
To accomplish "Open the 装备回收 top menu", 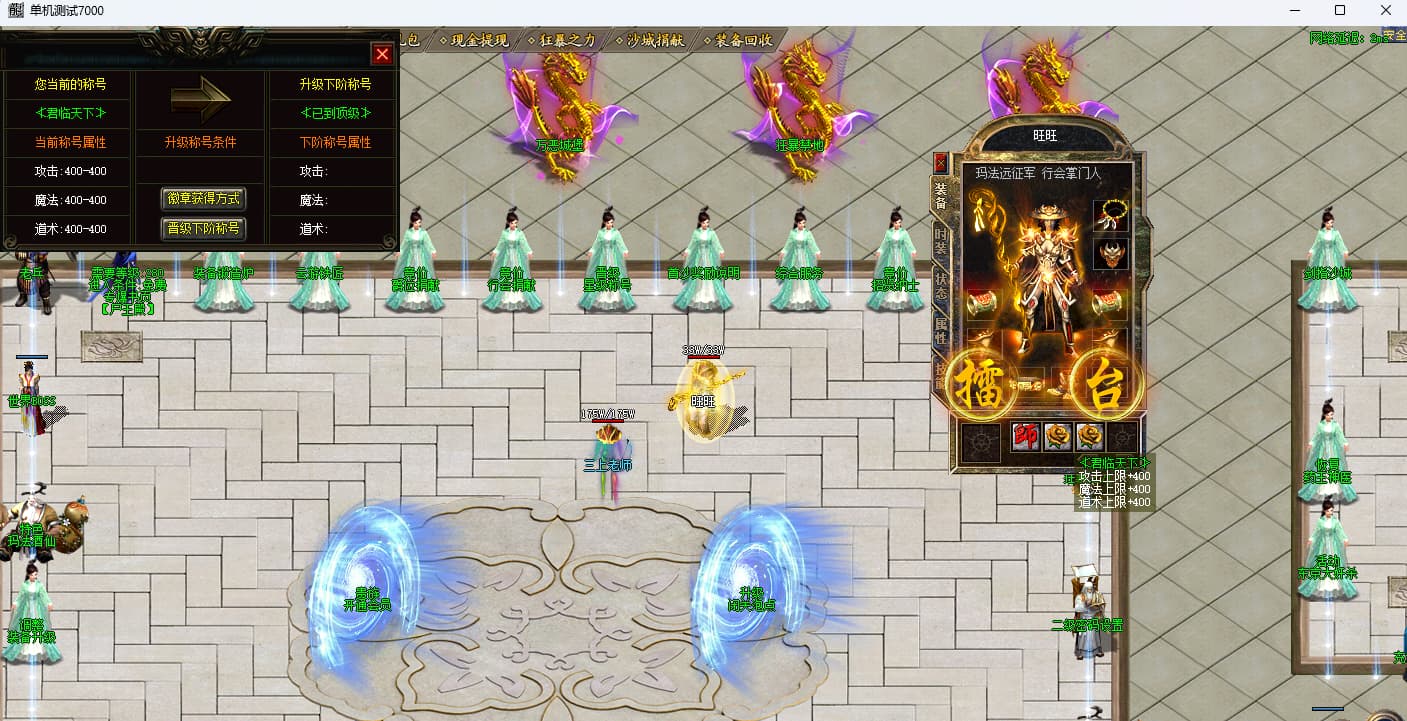I will click(743, 41).
